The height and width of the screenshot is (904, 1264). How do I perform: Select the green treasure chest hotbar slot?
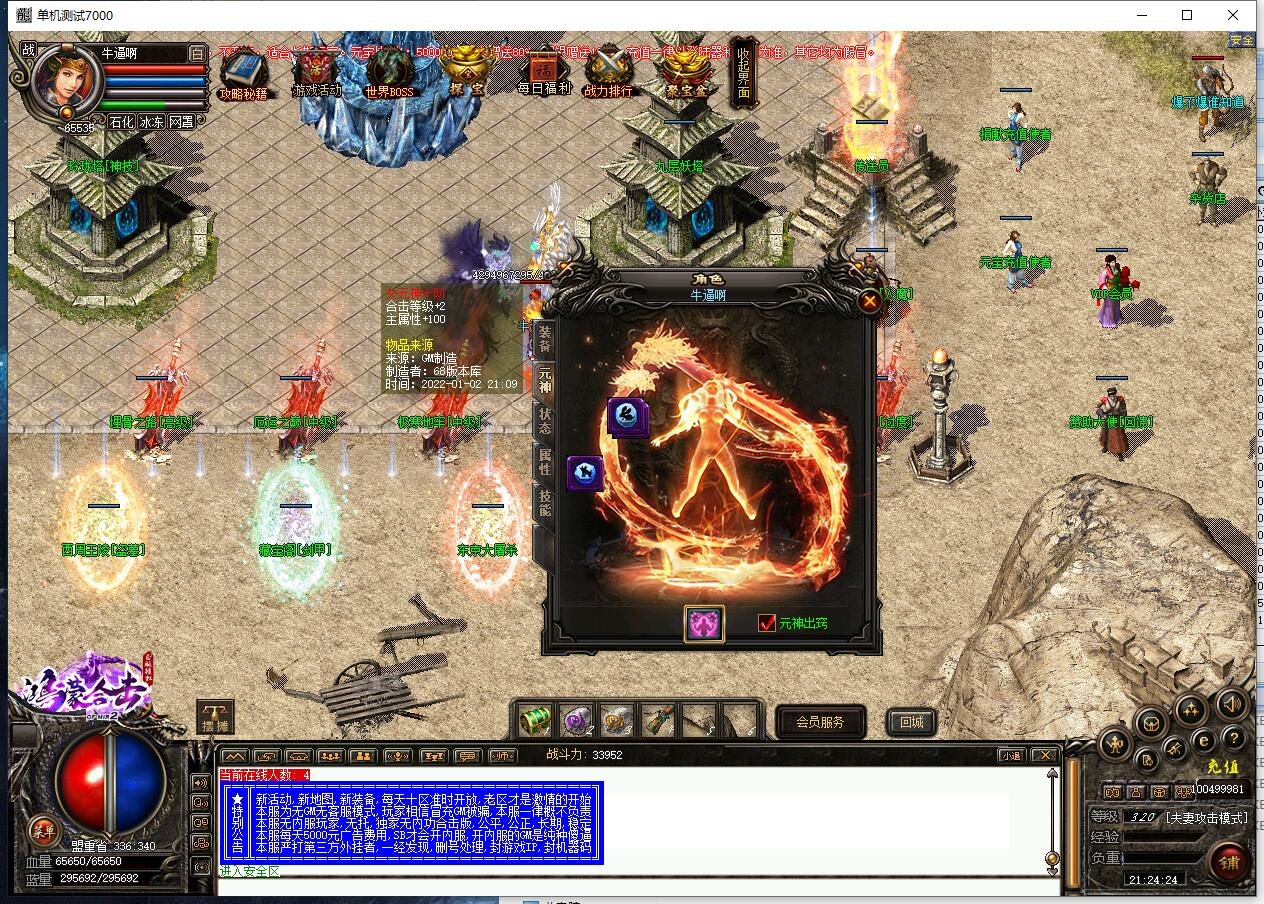point(536,718)
